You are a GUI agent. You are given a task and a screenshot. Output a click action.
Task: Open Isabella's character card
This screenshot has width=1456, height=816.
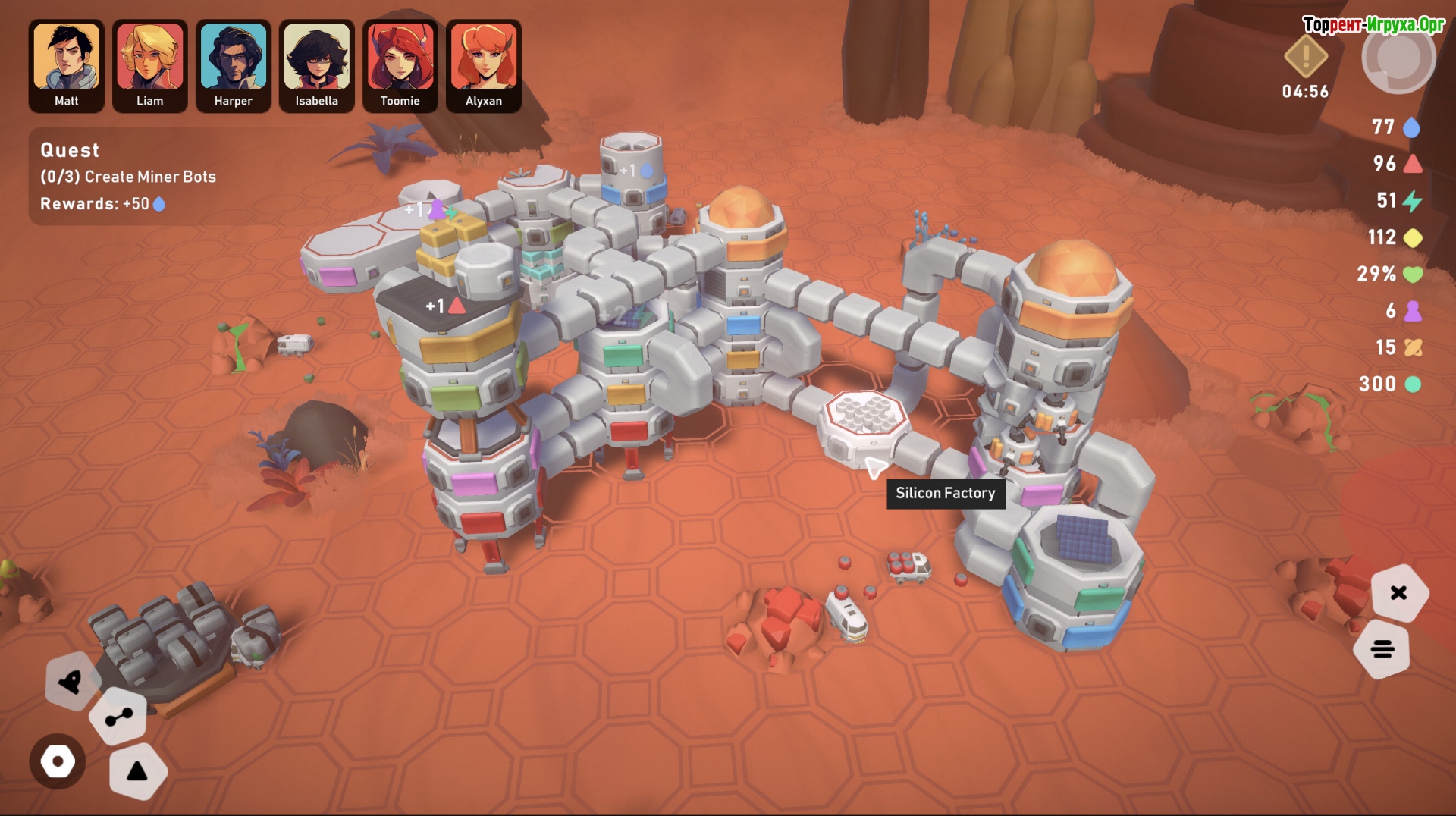(x=317, y=65)
